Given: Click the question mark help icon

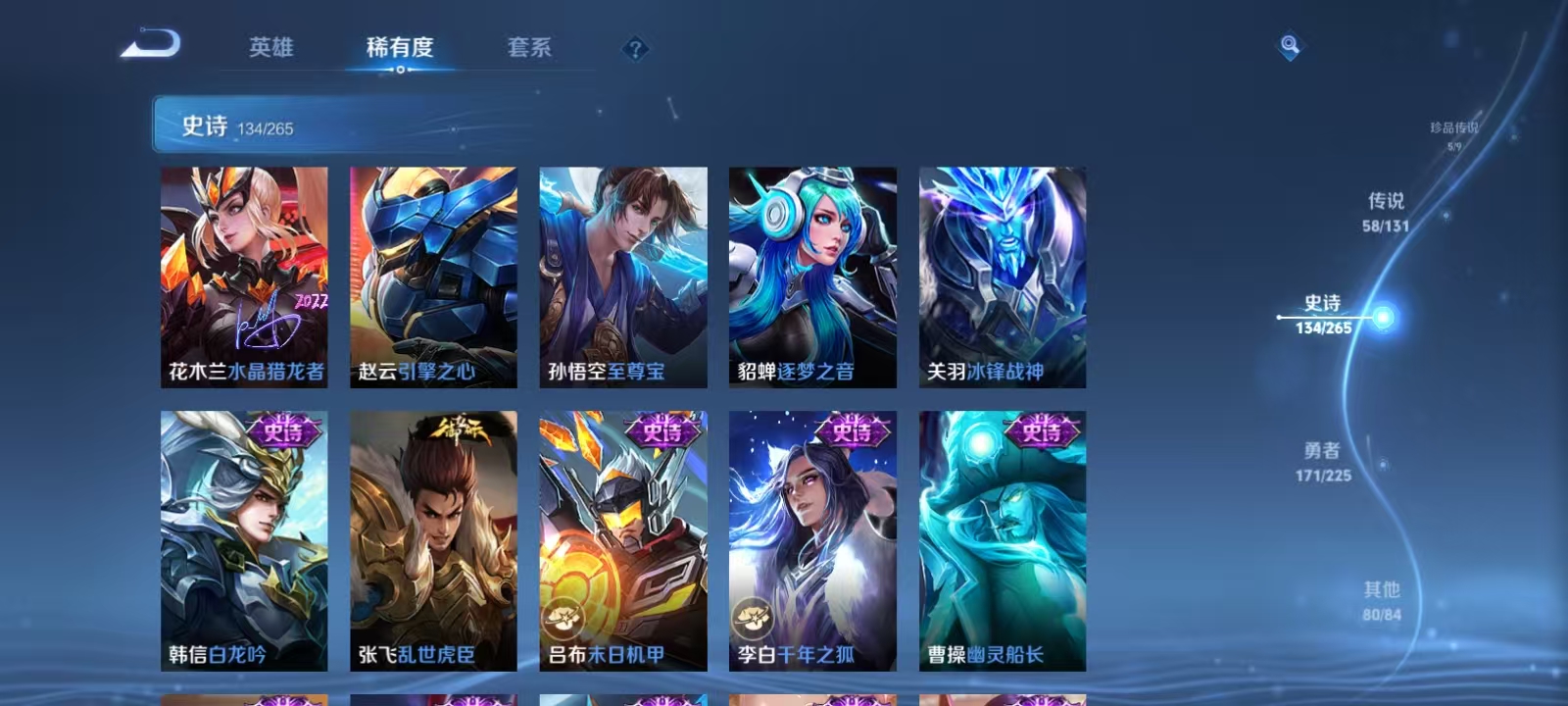Looking at the screenshot, I should click(x=637, y=48).
